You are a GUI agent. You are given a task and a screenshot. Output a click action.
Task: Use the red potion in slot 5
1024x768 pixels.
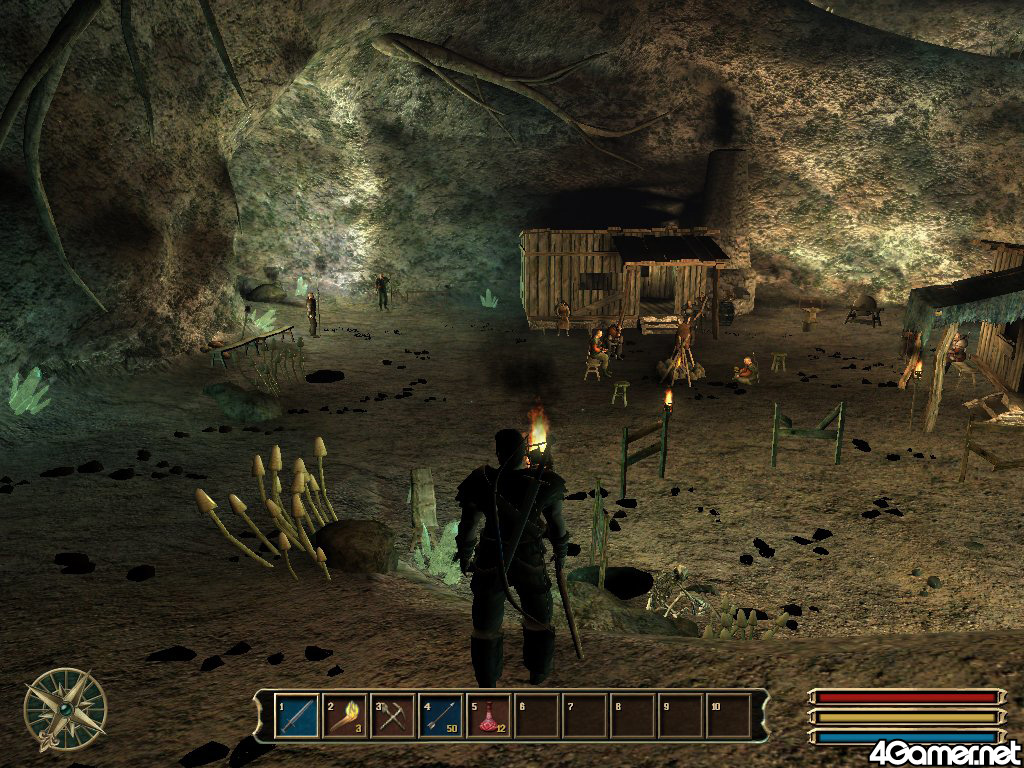coord(489,716)
